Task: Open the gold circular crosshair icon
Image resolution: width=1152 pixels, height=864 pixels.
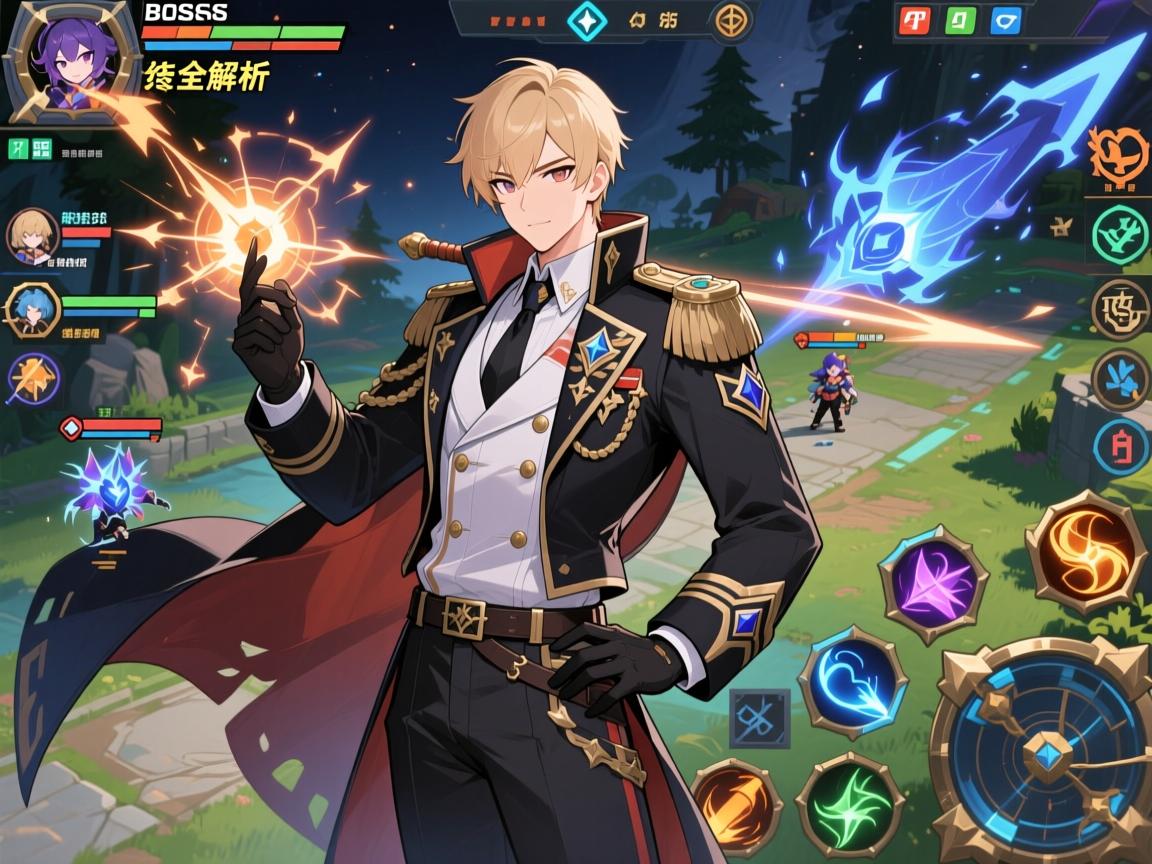Action: pos(734,20)
